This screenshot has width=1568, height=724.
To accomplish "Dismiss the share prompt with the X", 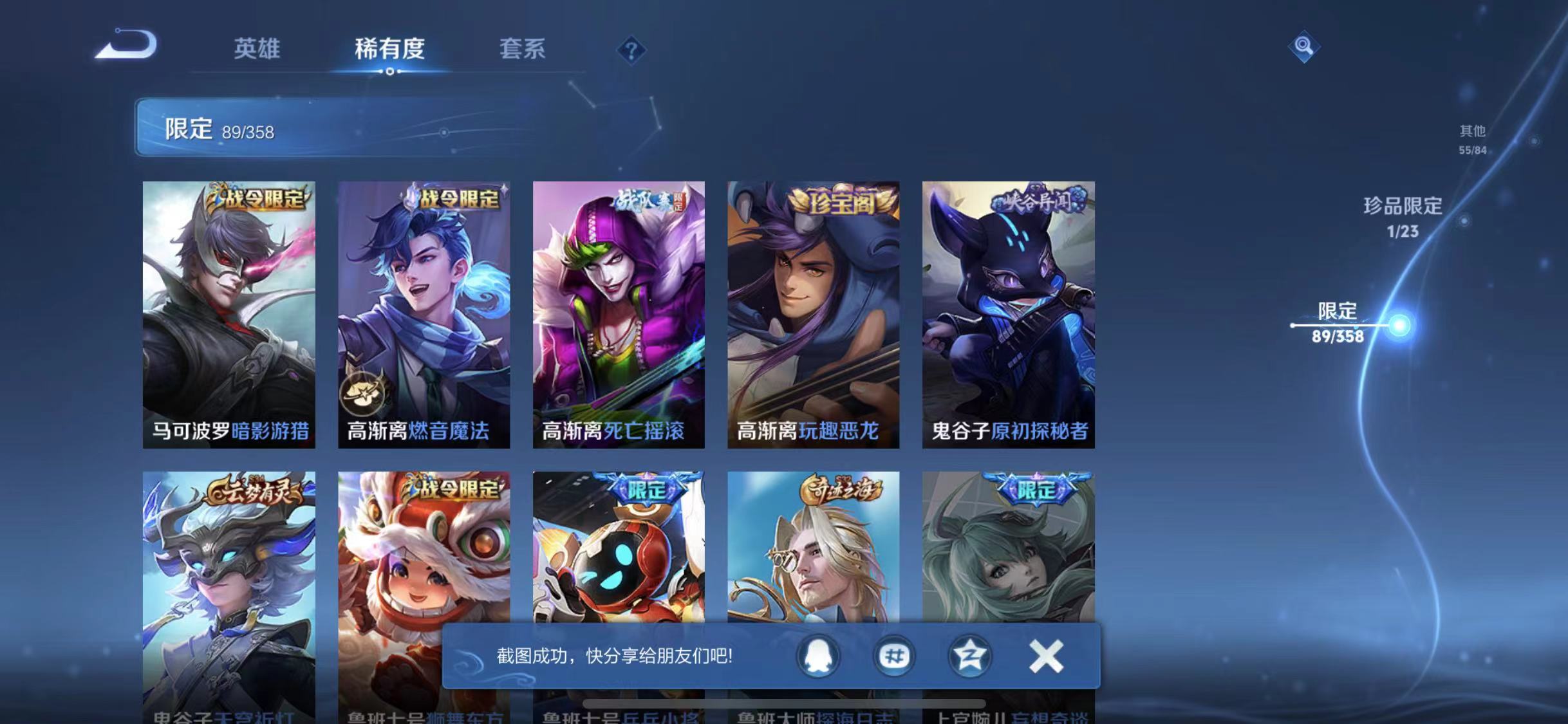I will 1046,657.
